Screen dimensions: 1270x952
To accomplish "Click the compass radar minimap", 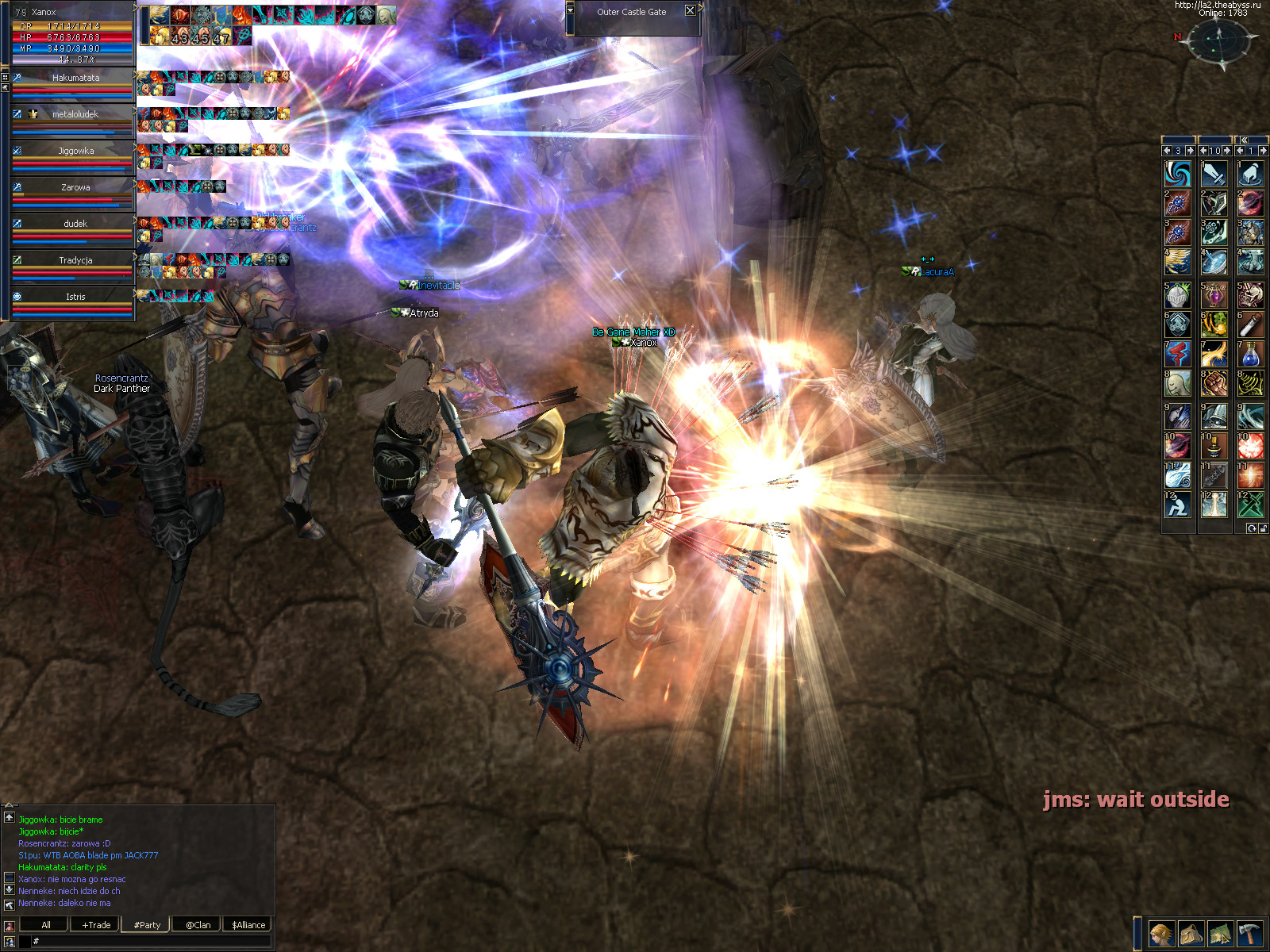I will click(x=1220, y=40).
